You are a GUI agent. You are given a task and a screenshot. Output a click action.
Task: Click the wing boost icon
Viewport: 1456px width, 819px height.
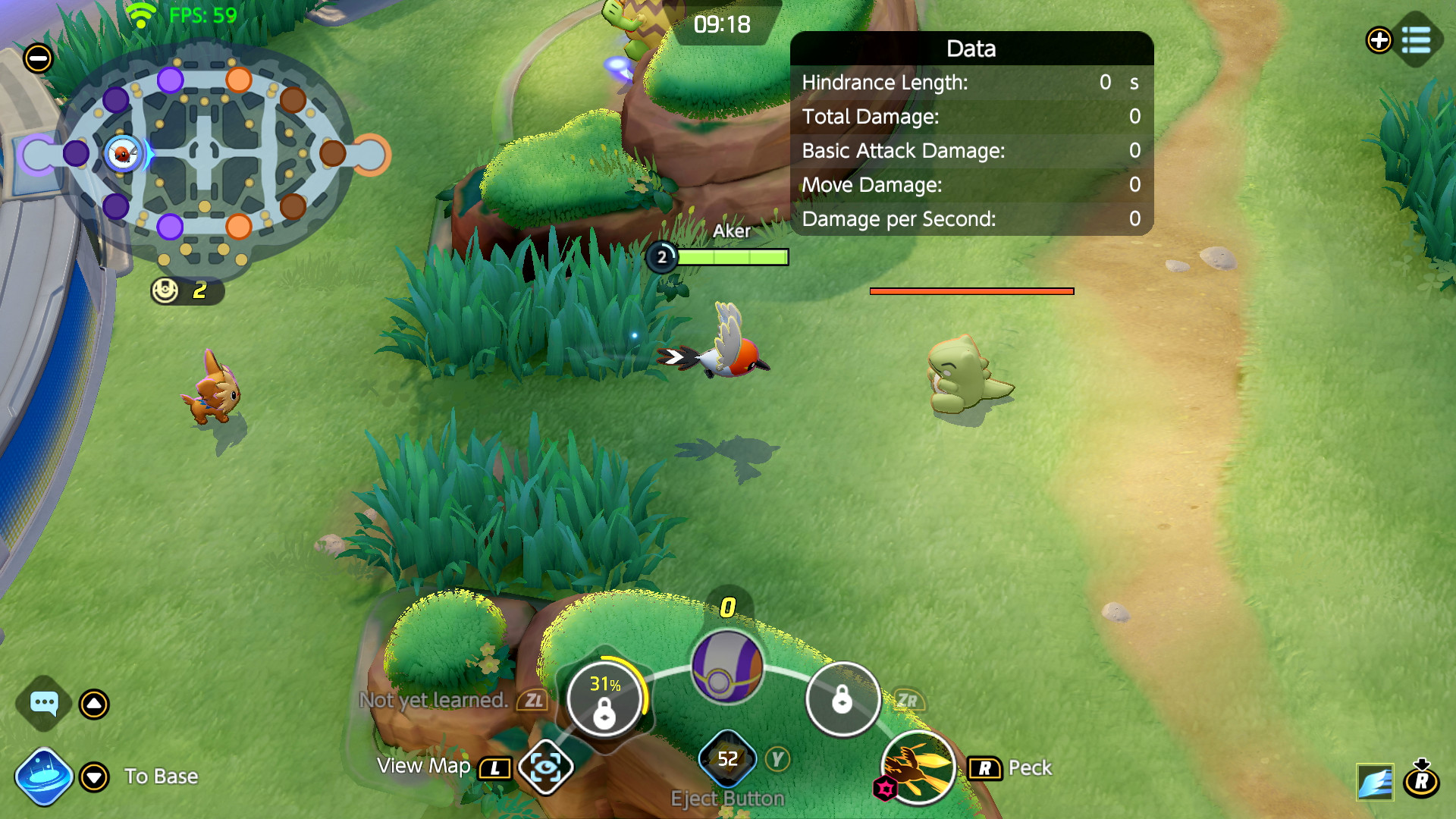coord(1375,782)
